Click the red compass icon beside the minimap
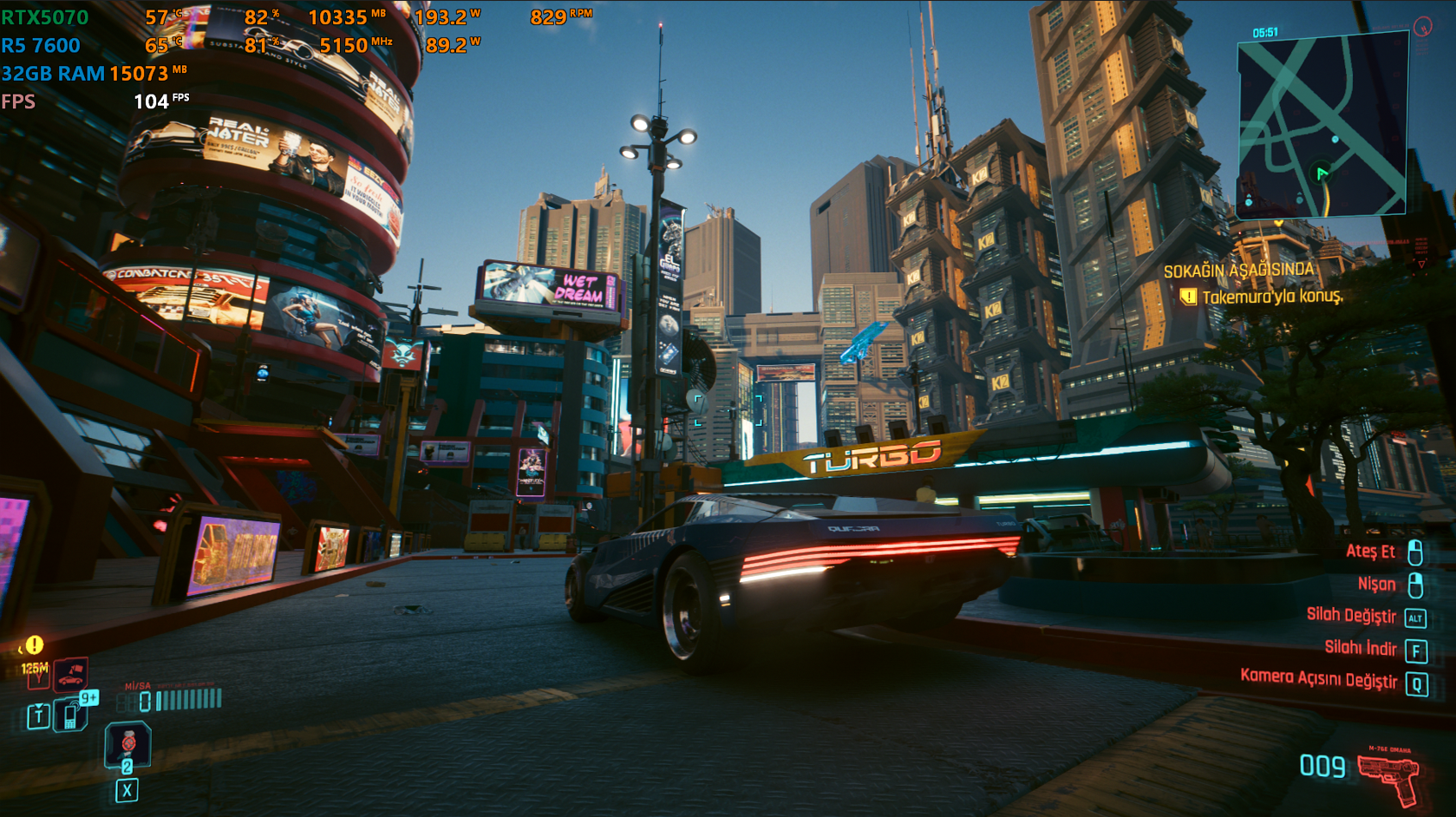The width and height of the screenshot is (1456, 817). [x=1422, y=27]
